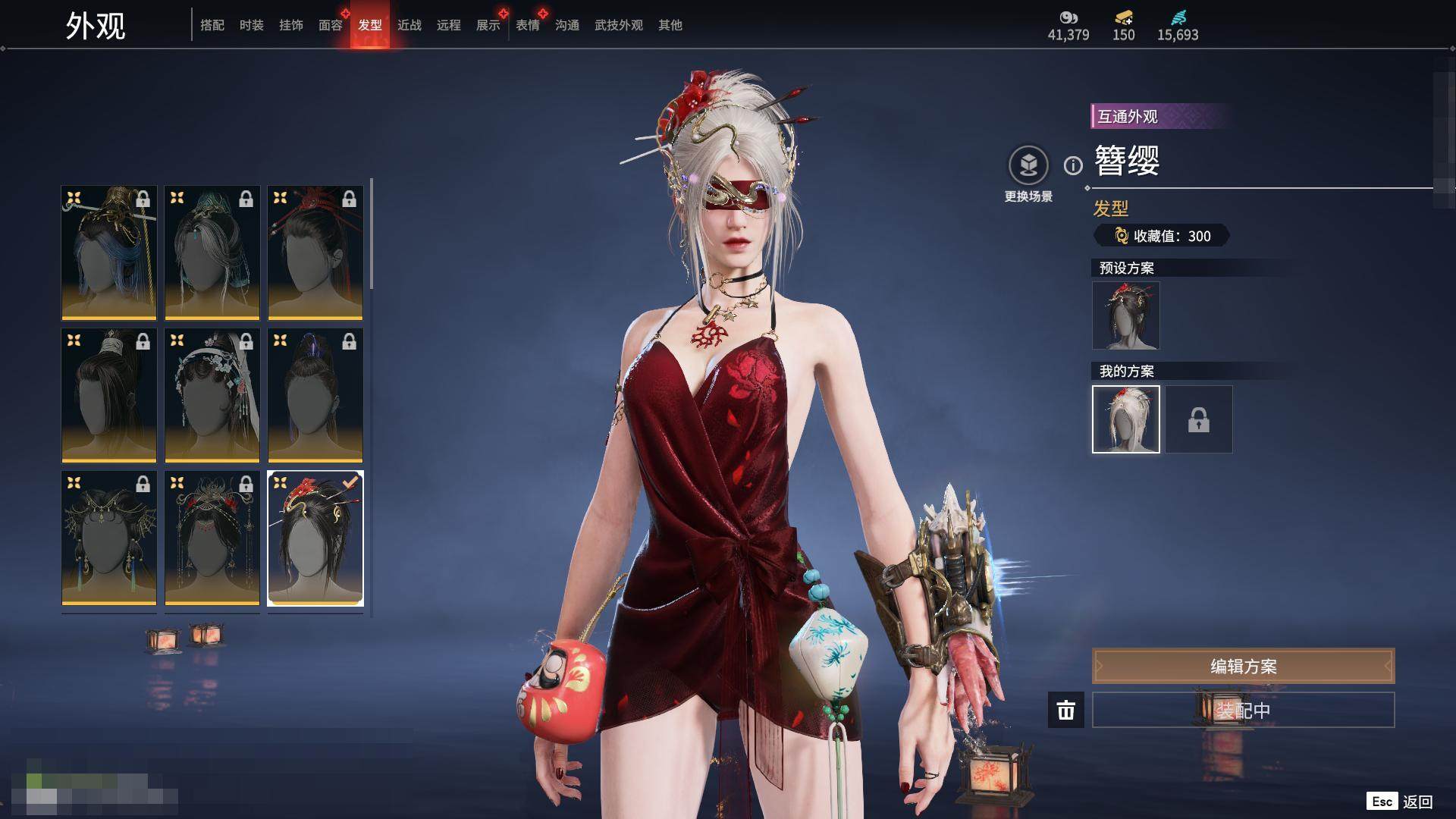Go to the 面容 tab
The image size is (1456, 819).
click(331, 25)
